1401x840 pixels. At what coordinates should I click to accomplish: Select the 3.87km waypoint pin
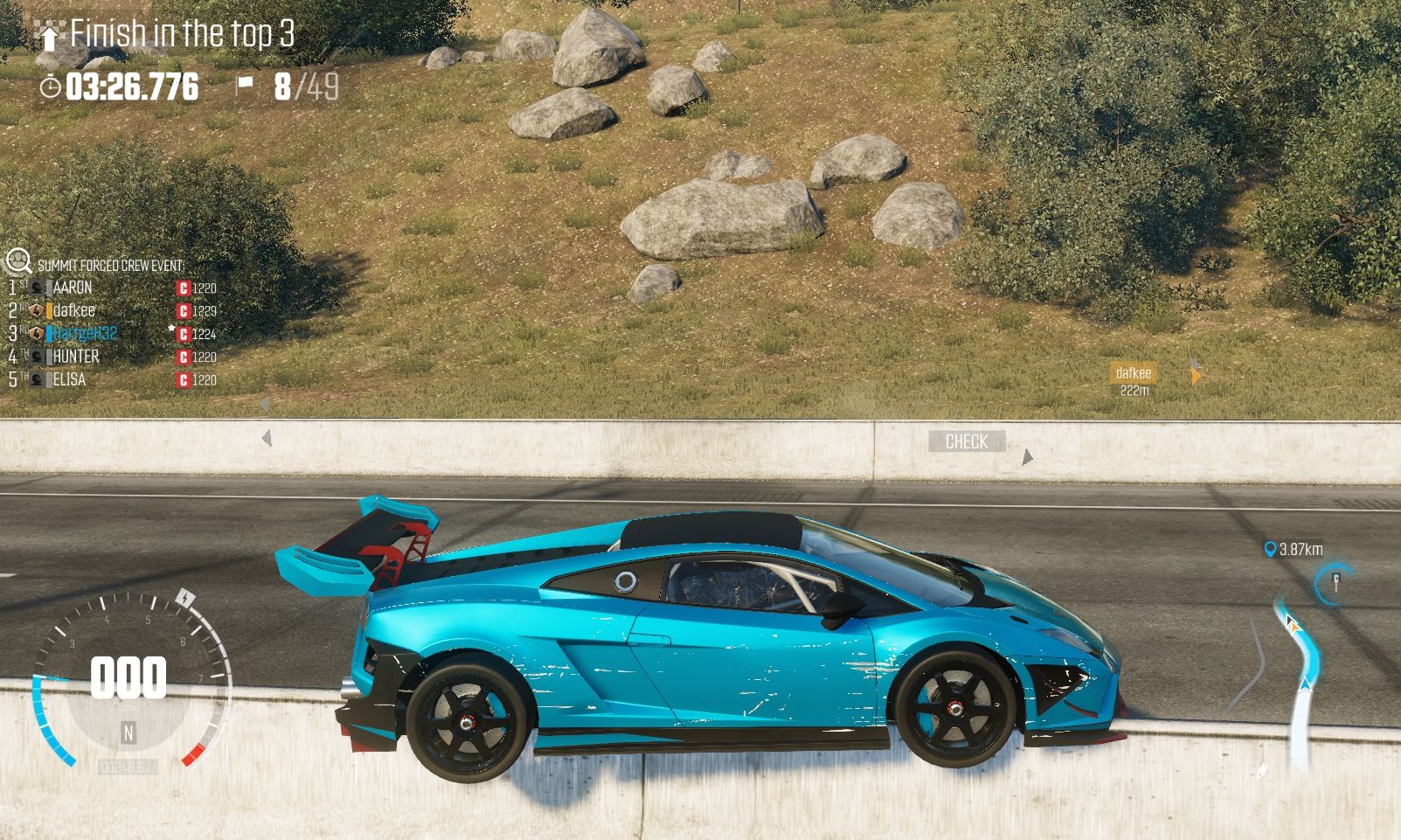click(1271, 549)
